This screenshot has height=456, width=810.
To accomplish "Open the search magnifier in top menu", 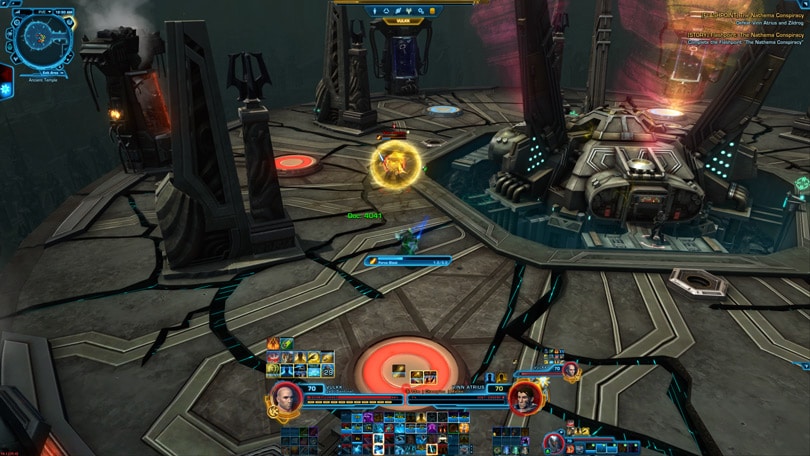I will (x=421, y=11).
